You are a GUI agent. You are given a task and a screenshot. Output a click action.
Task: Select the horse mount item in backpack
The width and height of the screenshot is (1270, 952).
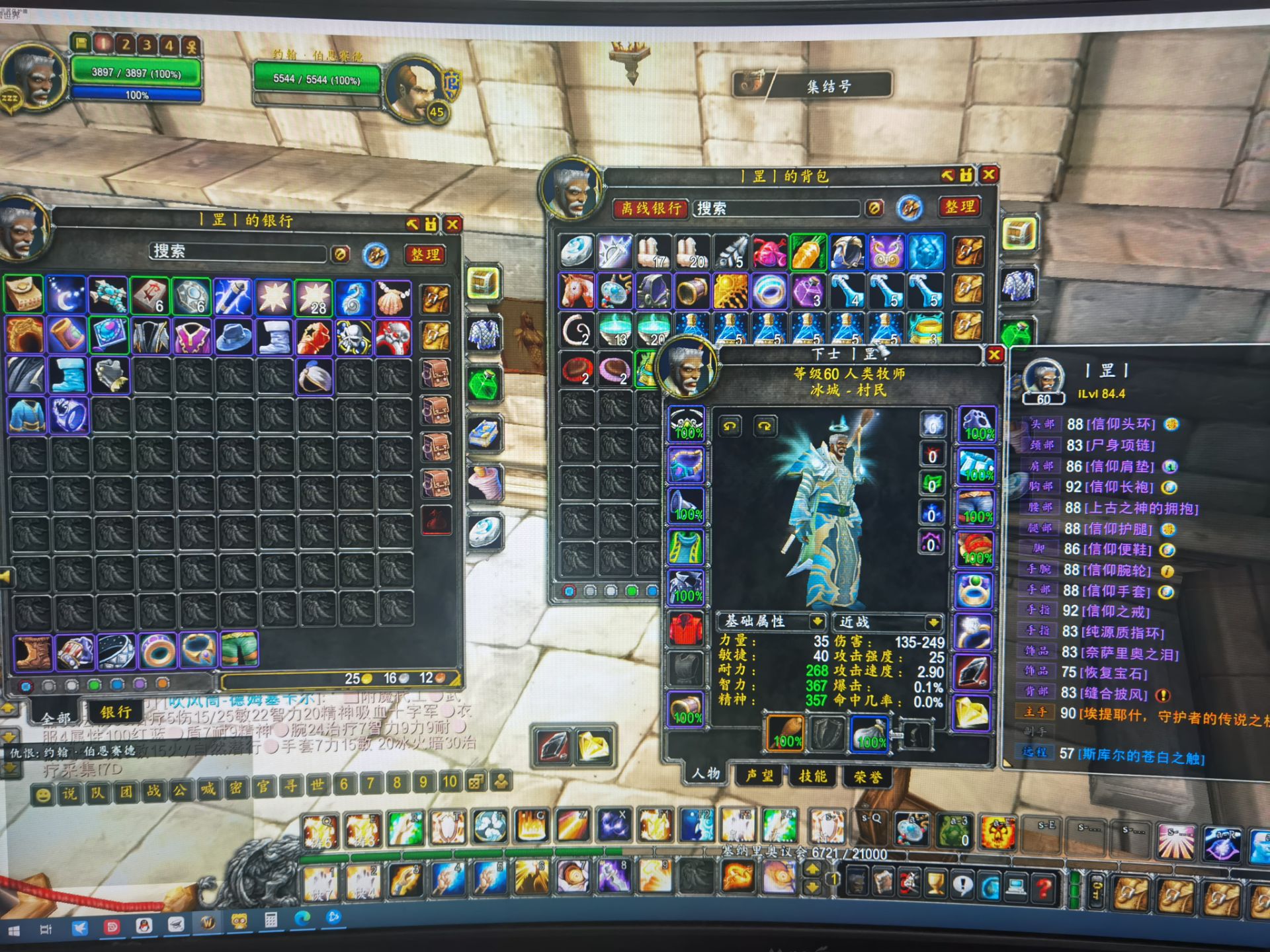577,291
